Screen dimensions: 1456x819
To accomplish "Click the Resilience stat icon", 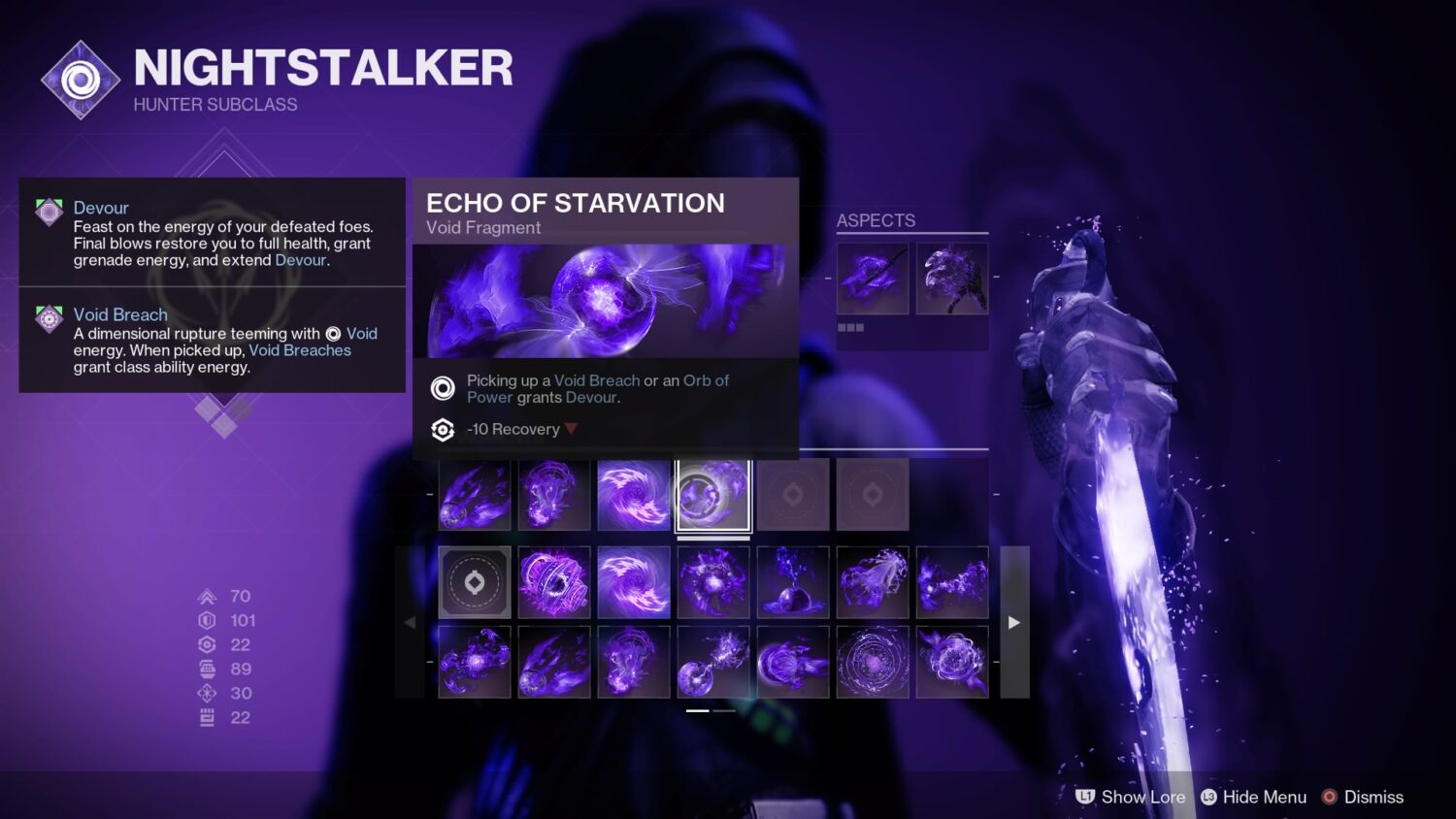I will pos(206,620).
